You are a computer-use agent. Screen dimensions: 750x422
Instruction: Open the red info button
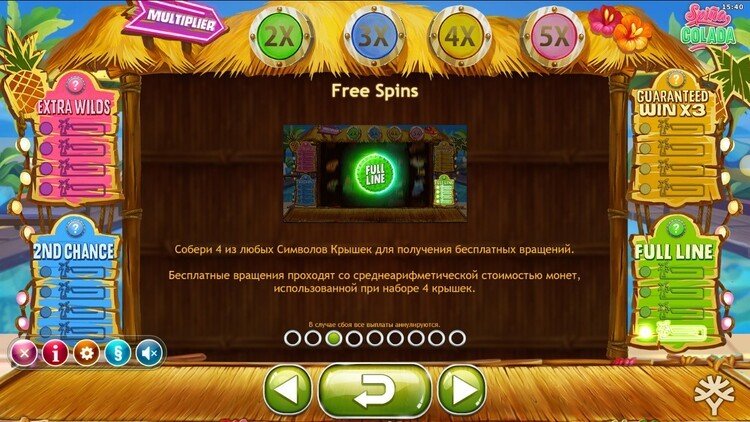click(55, 352)
